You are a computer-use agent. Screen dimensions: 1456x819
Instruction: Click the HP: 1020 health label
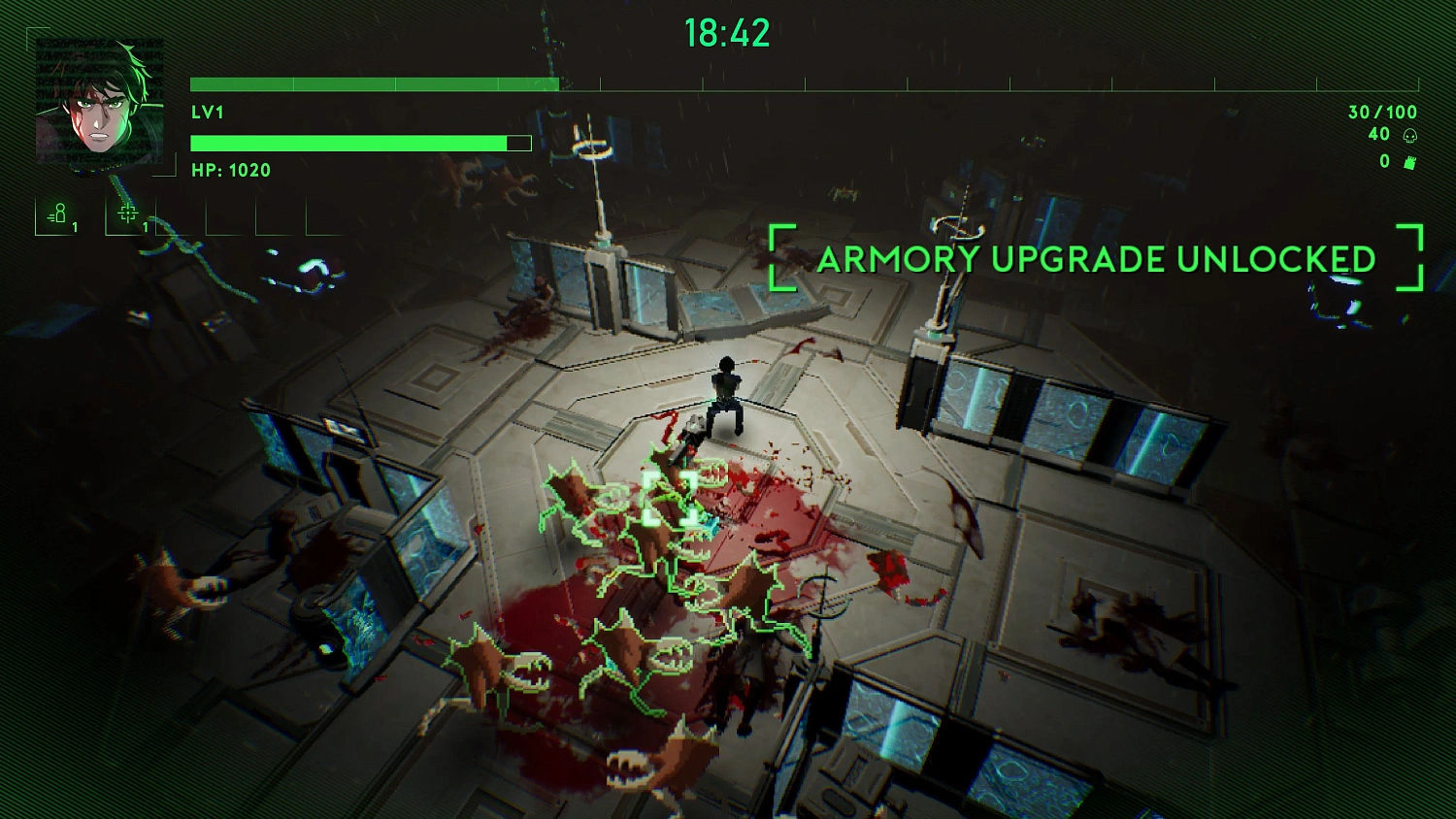pos(231,170)
